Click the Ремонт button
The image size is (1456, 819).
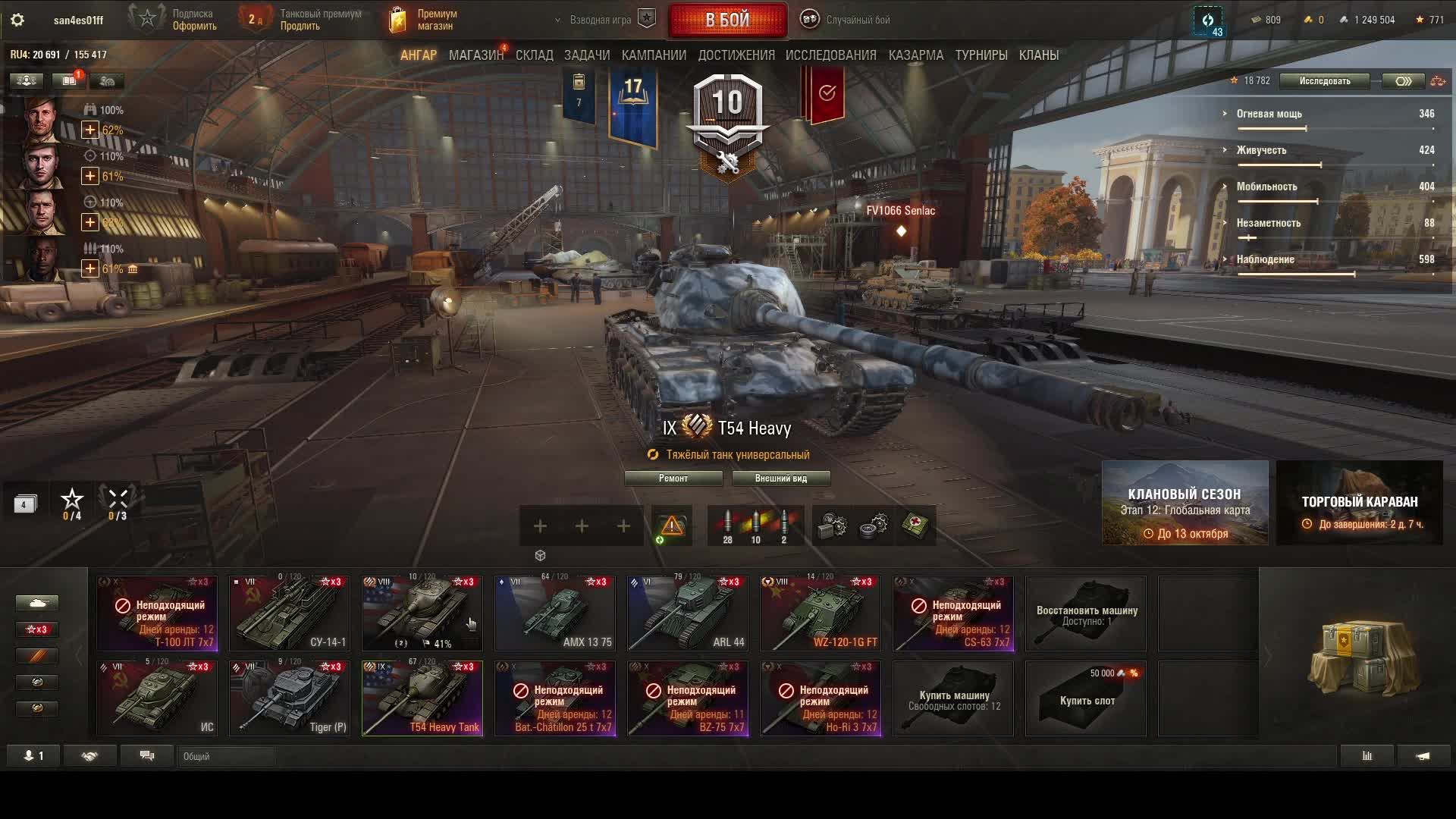click(x=673, y=479)
